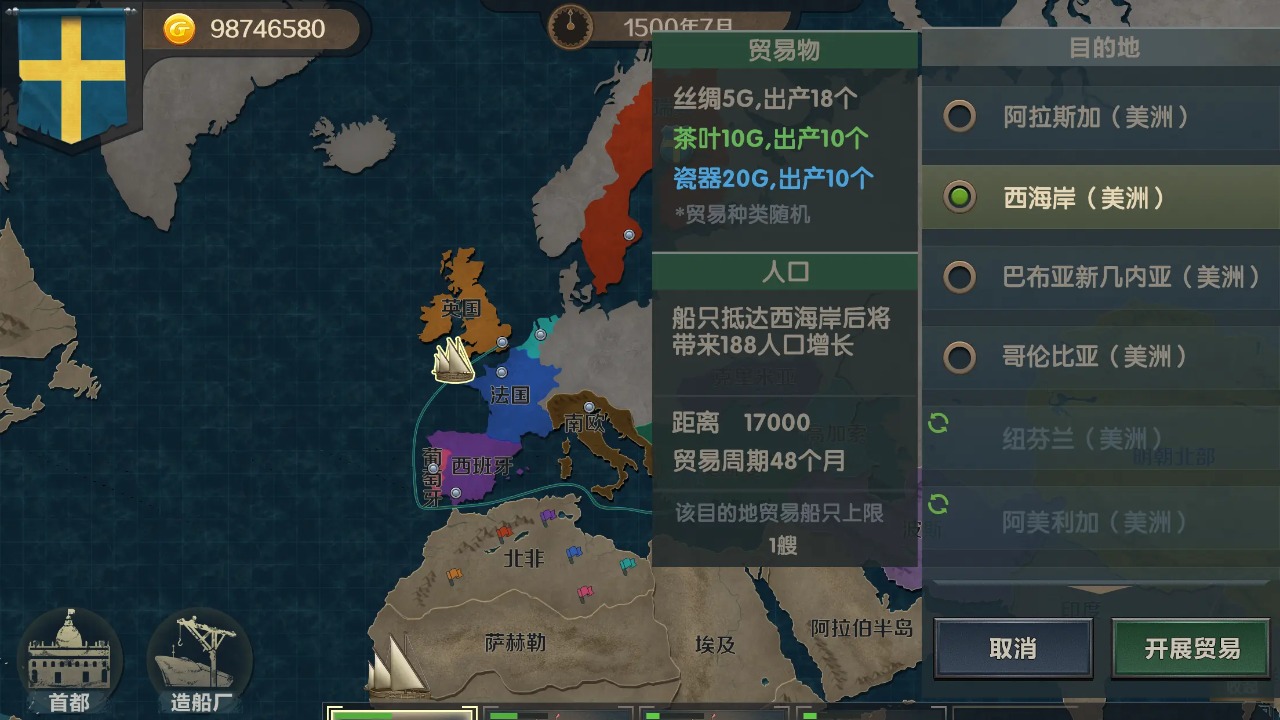Refresh the 阿美利加（美洲）destination entry
The height and width of the screenshot is (720, 1280).
click(938, 505)
